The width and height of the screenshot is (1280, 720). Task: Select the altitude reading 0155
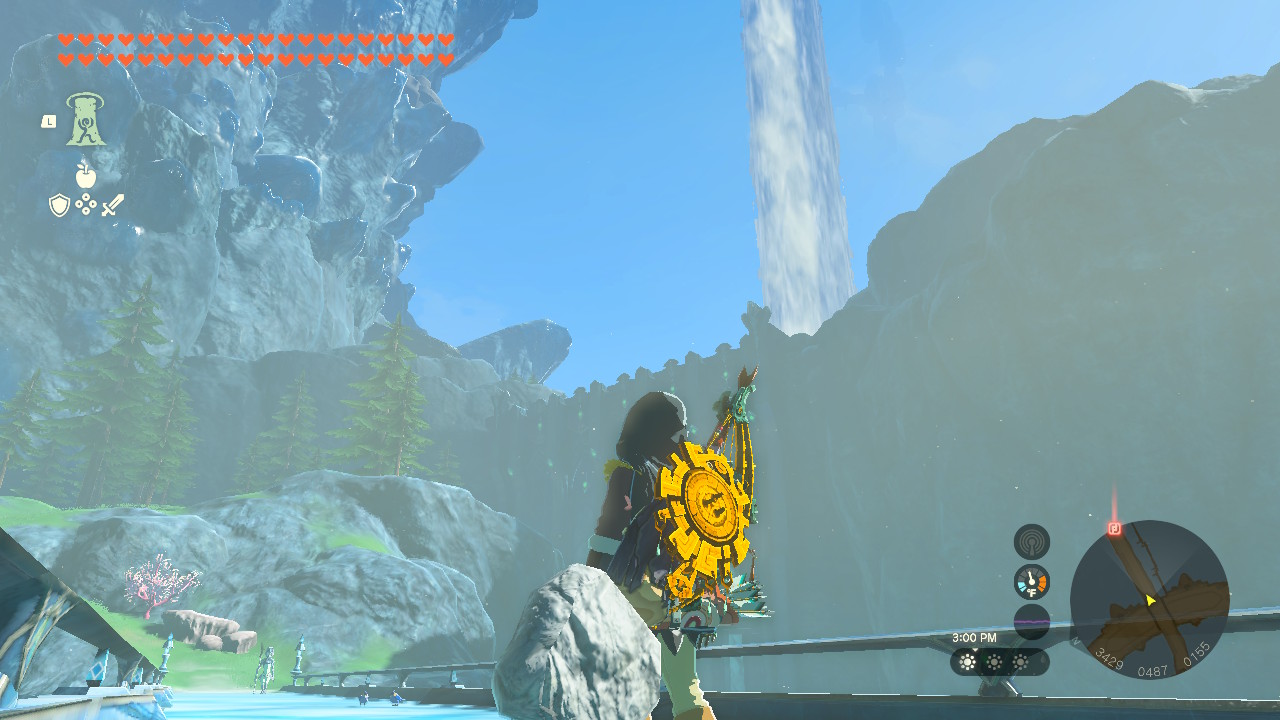[1198, 653]
